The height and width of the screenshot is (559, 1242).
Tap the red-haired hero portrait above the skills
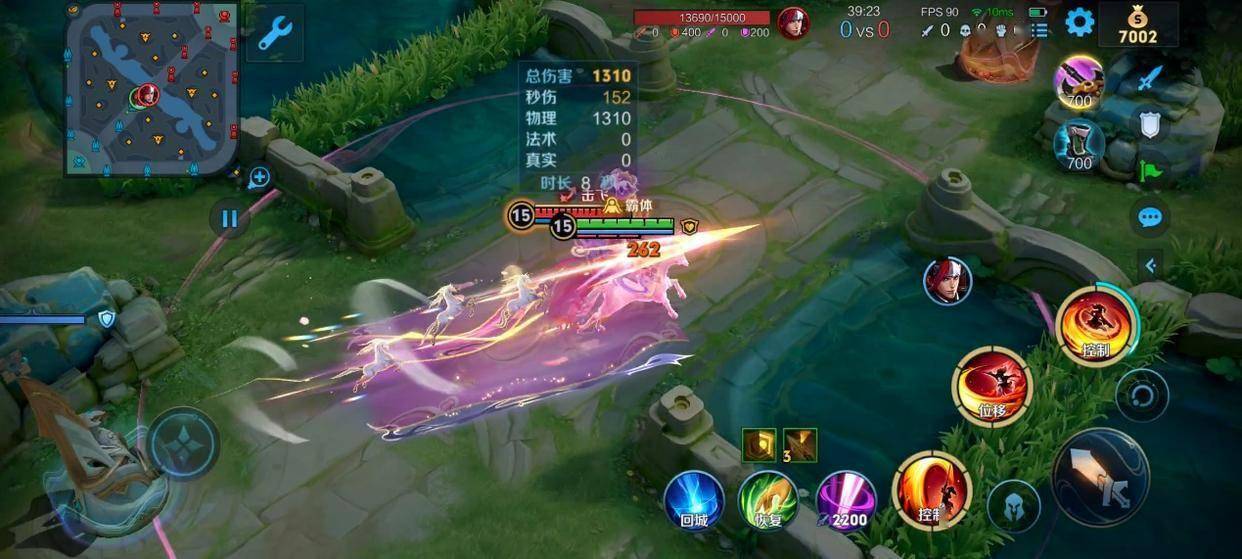pos(947,280)
